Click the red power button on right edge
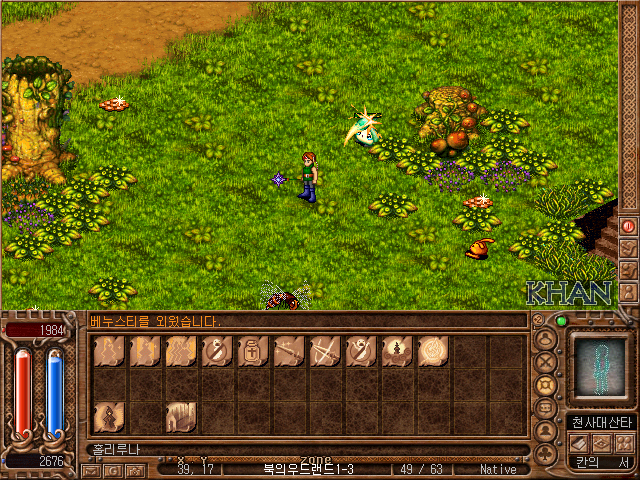Screen dimensions: 640x480 (629, 226)
